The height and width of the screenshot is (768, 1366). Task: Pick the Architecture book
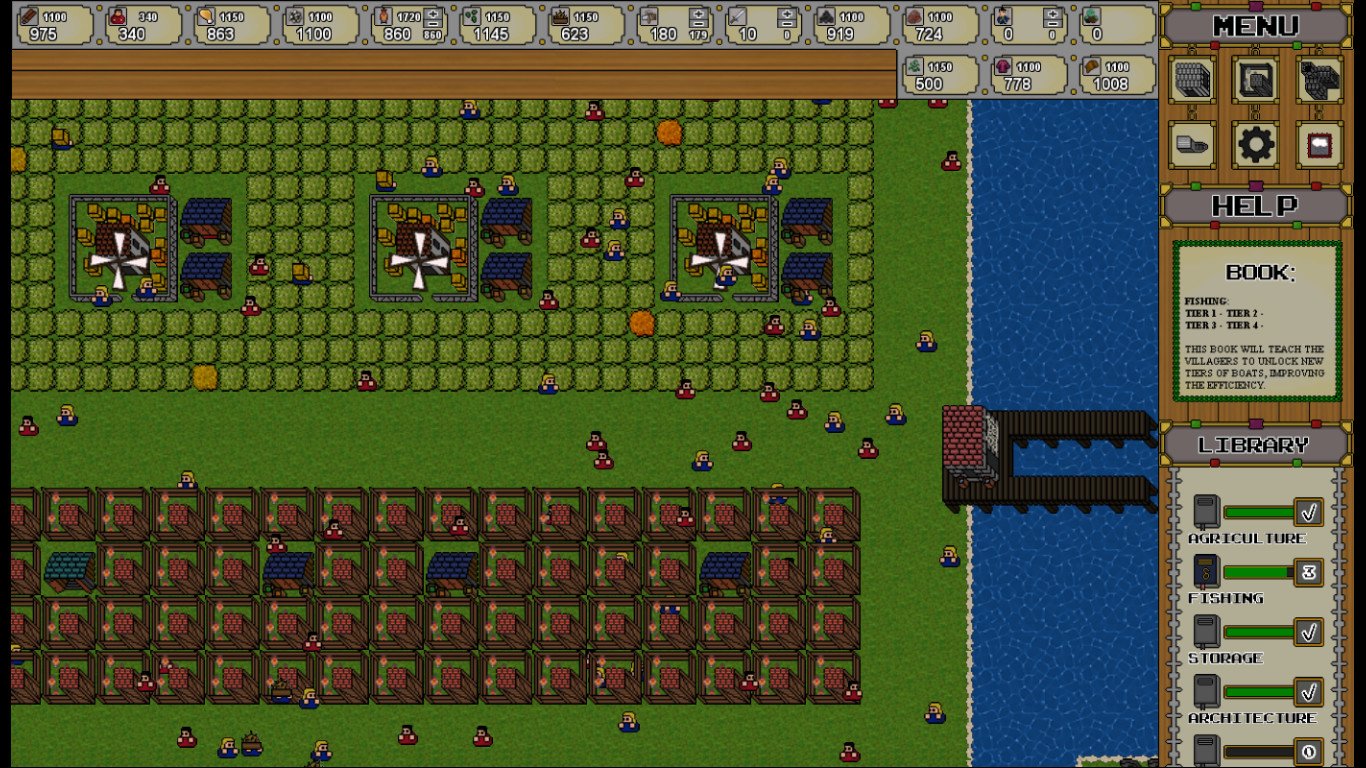point(1207,692)
